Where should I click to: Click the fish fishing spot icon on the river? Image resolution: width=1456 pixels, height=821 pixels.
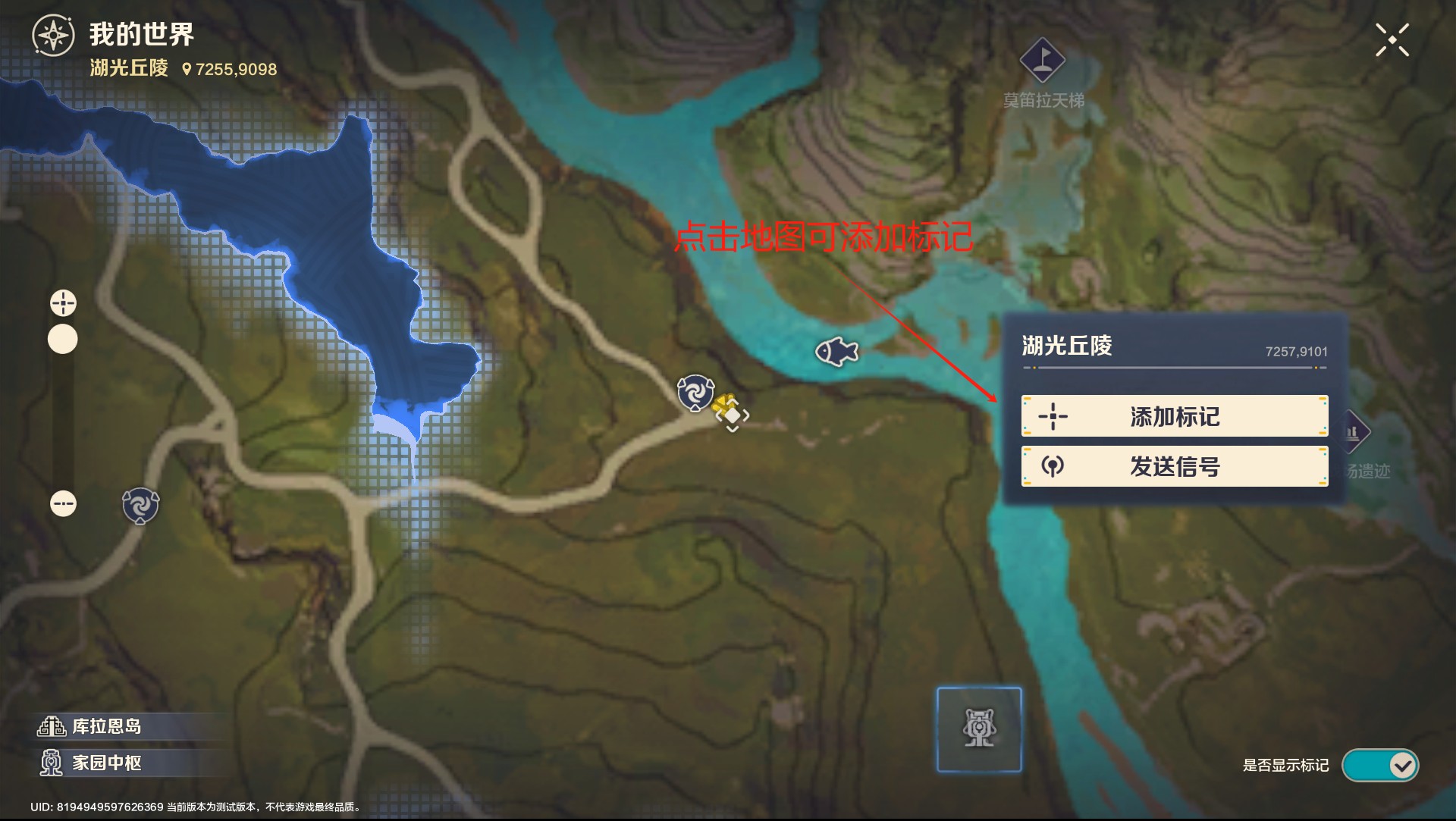tap(836, 352)
